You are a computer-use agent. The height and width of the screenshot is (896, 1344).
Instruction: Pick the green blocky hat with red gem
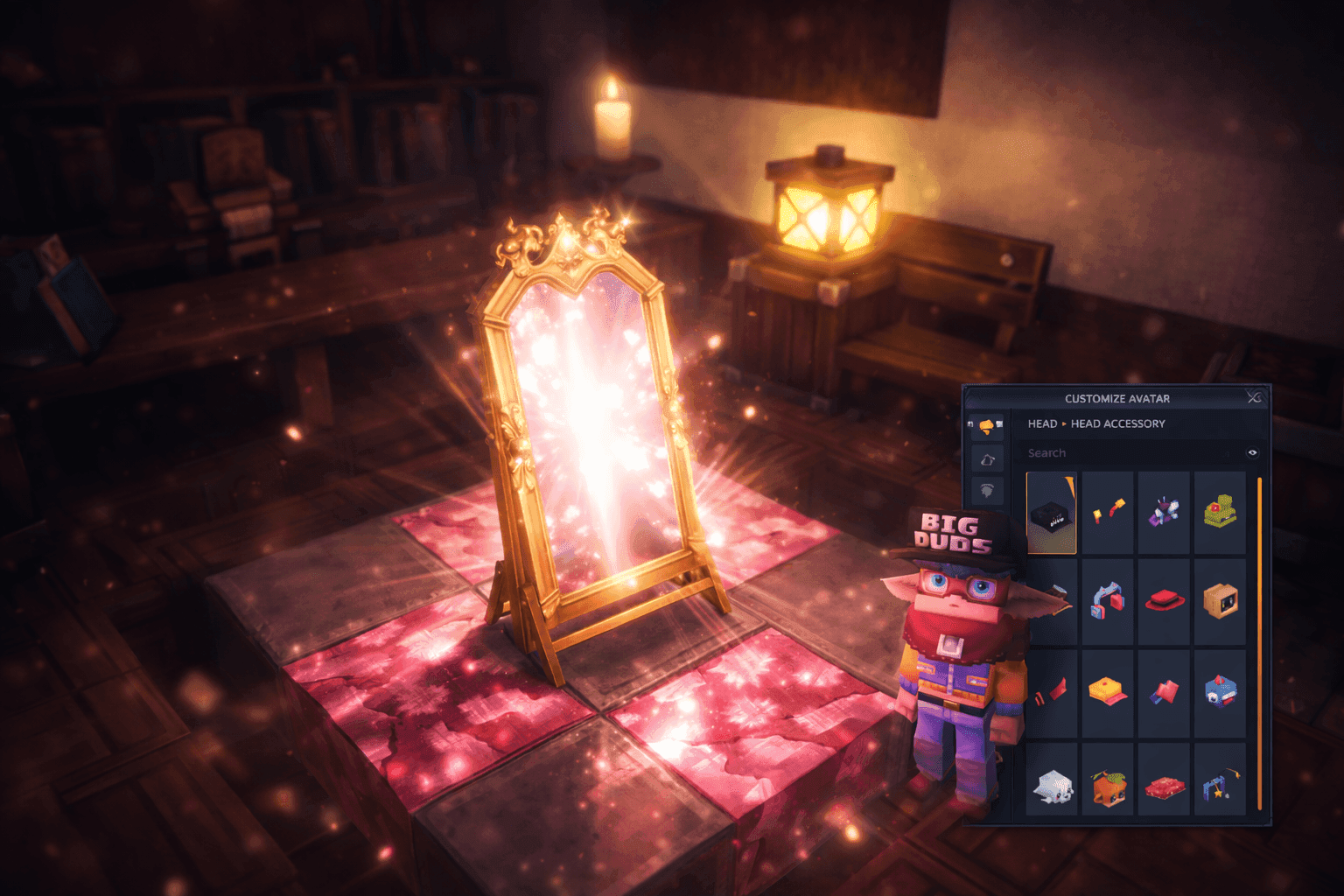pos(1220,512)
